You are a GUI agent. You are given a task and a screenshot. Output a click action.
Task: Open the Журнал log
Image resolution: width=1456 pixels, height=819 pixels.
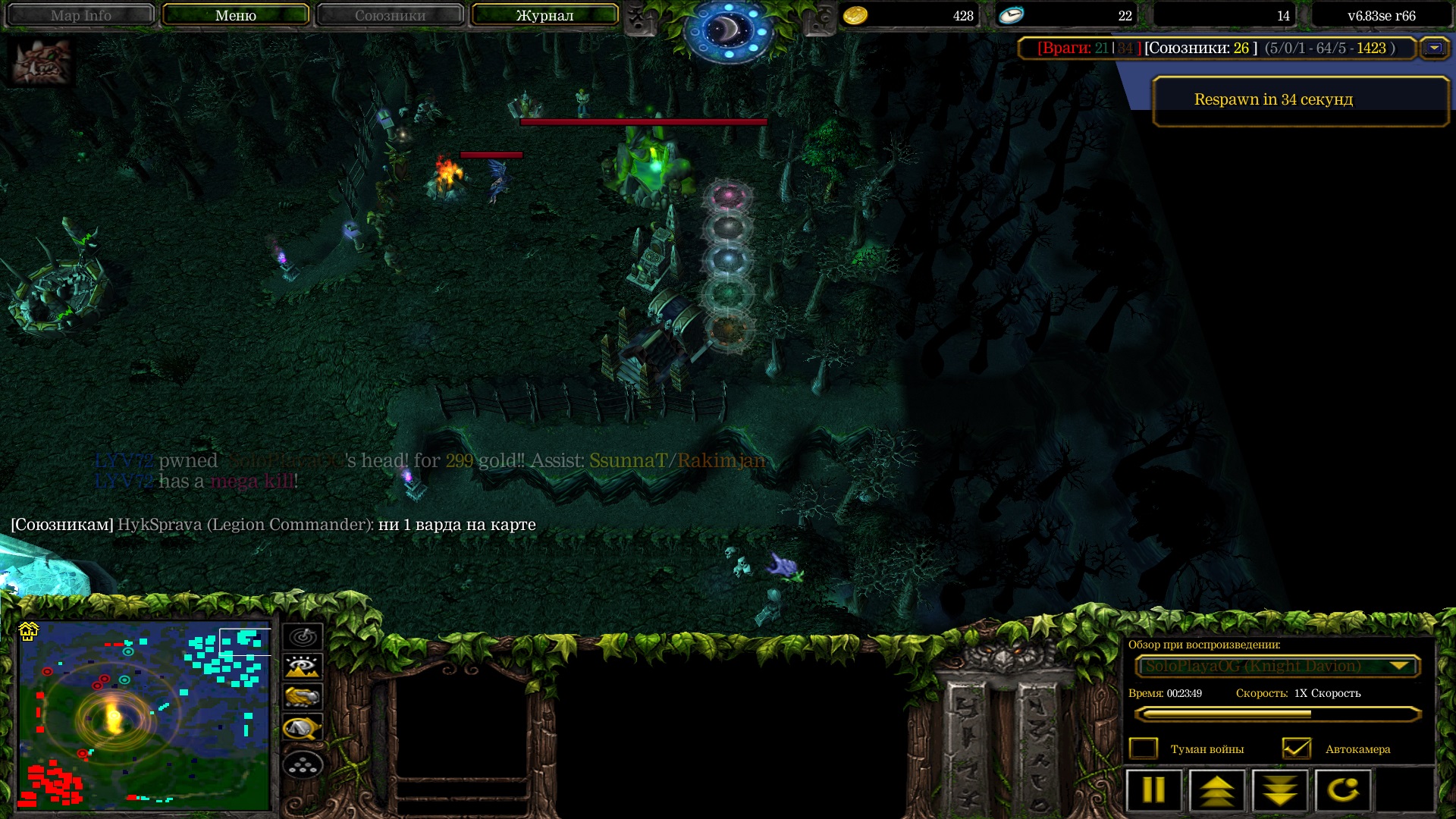pyautogui.click(x=544, y=15)
